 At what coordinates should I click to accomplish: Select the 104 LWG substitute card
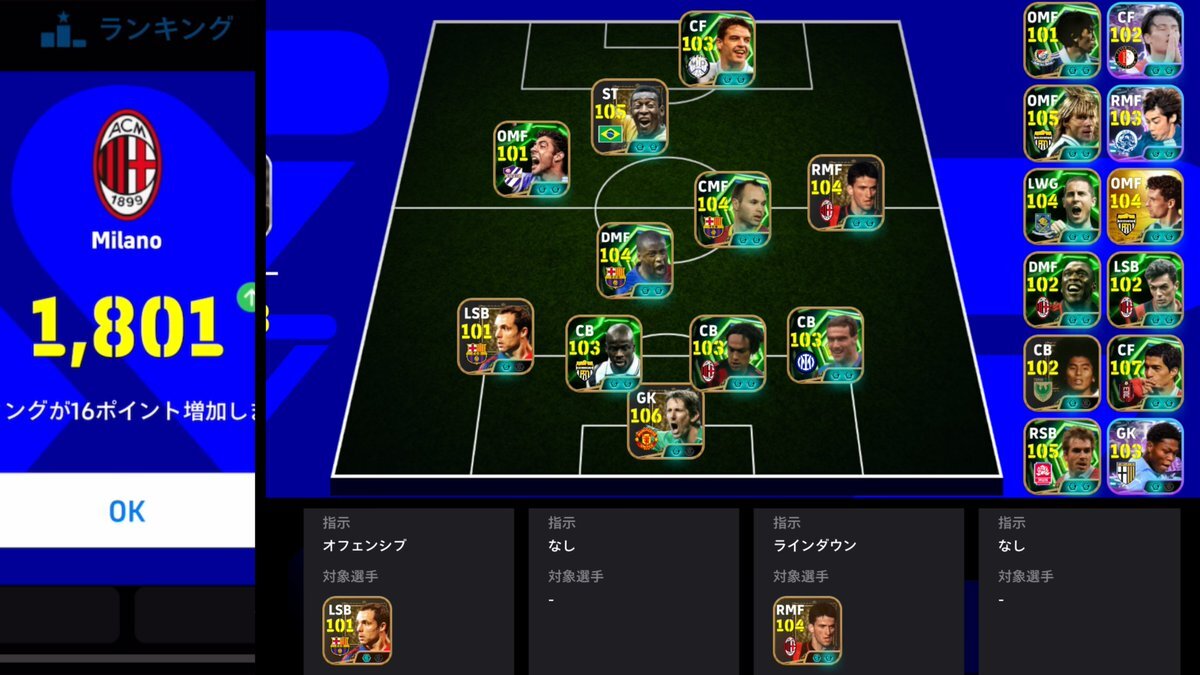point(1061,206)
